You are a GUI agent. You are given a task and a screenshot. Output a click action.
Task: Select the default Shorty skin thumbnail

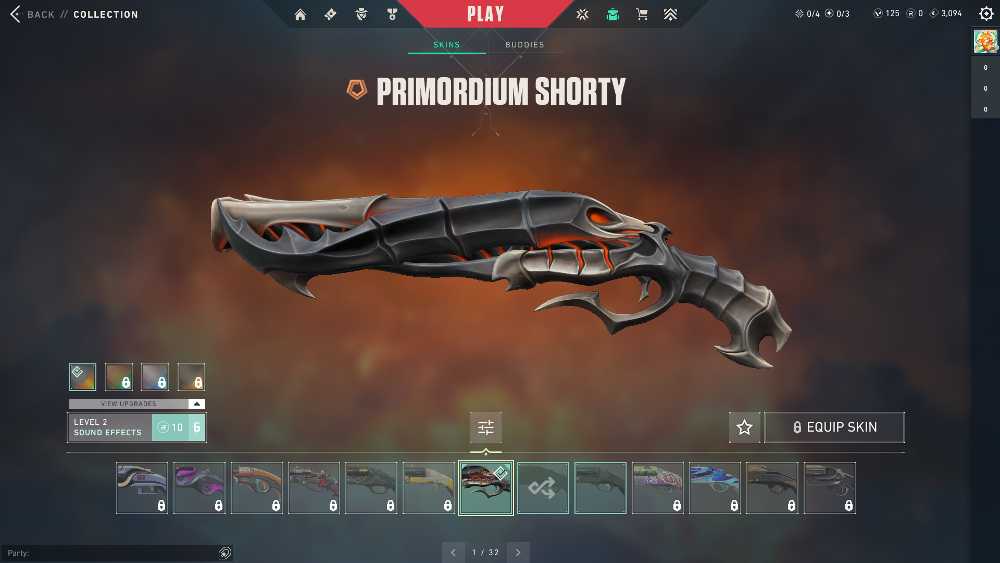[x=600, y=488]
